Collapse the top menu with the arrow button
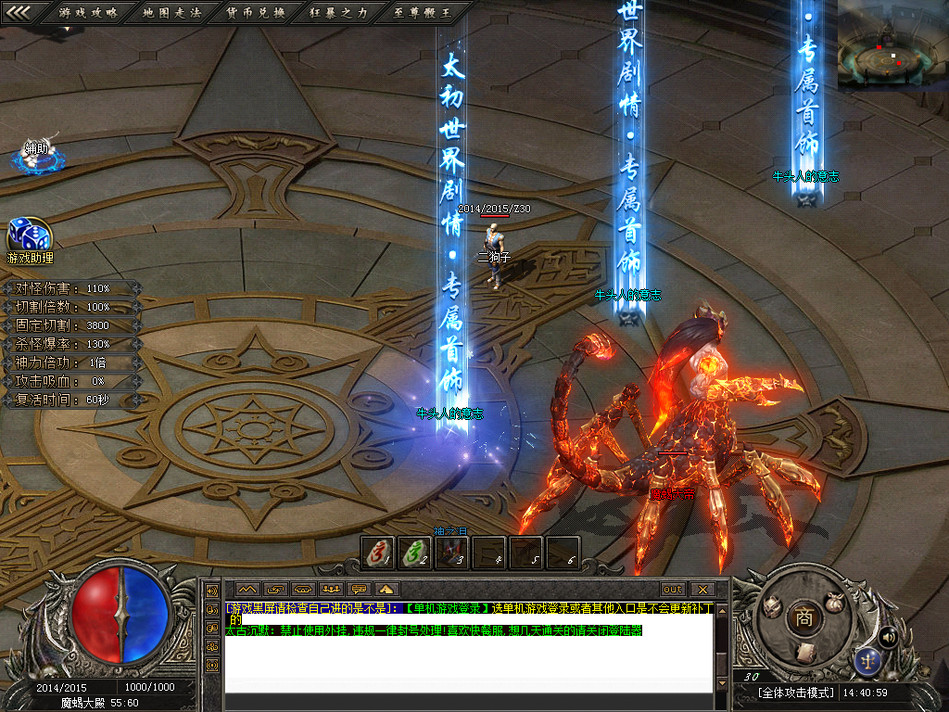The image size is (949, 712). point(18,12)
